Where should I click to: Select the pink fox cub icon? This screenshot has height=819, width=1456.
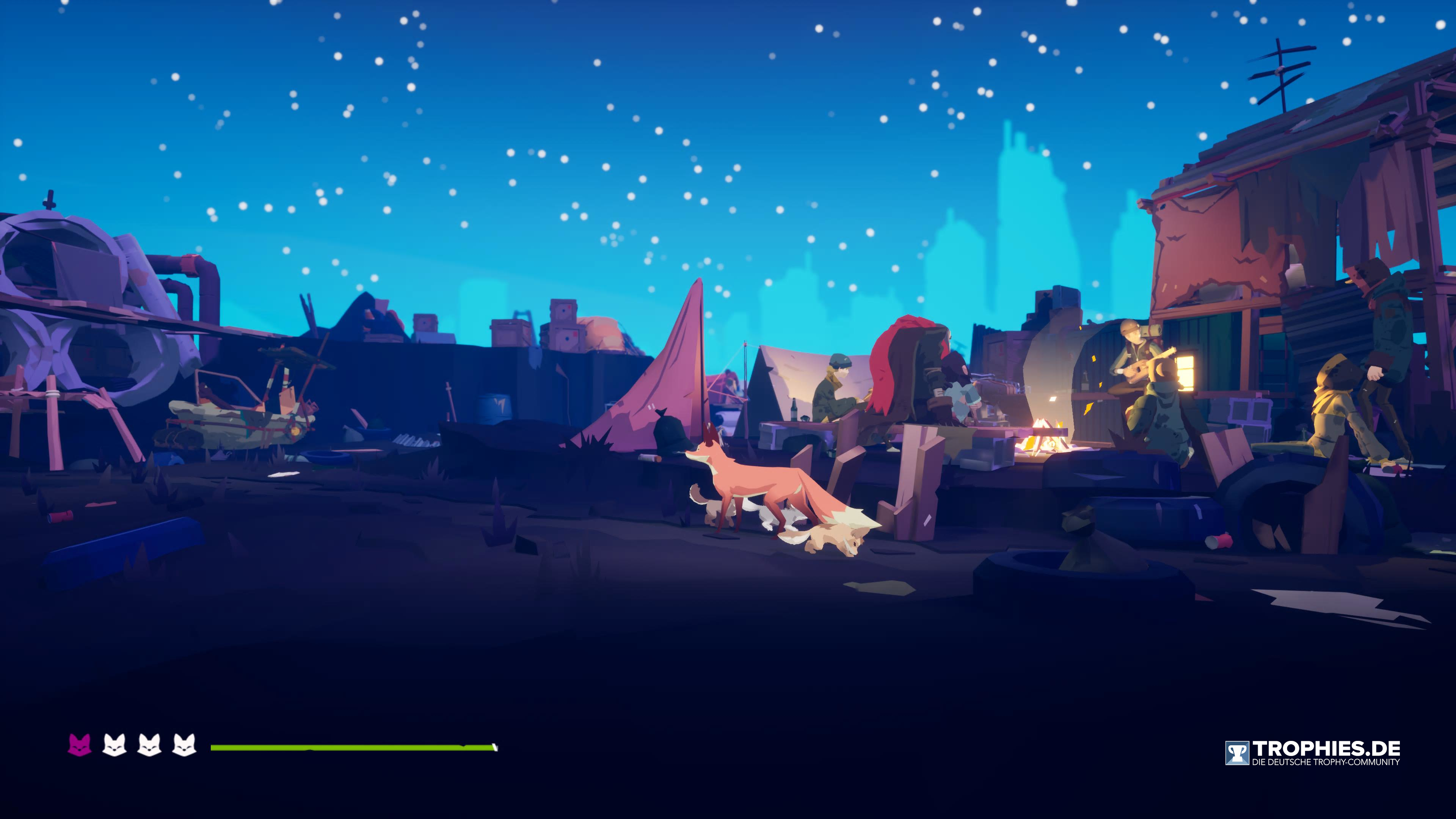80,745
